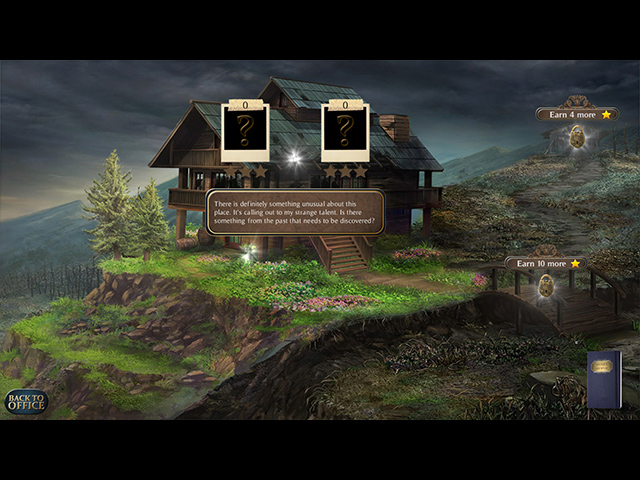Click the Back to Office button
Image resolution: width=640 pixels, height=480 pixels.
[x=25, y=402]
